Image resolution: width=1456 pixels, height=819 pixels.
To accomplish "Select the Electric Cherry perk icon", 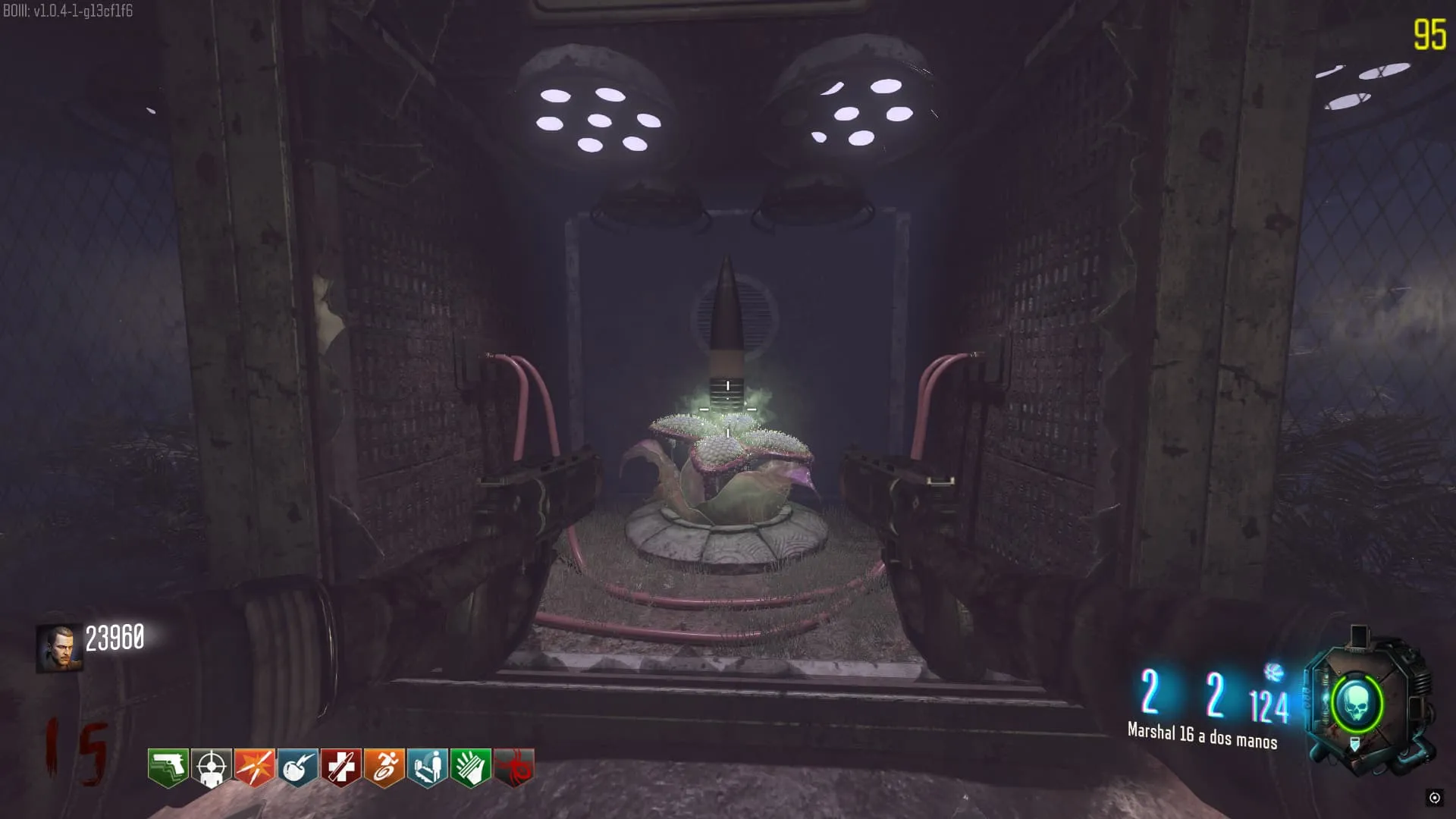I will pyautogui.click(x=297, y=767).
